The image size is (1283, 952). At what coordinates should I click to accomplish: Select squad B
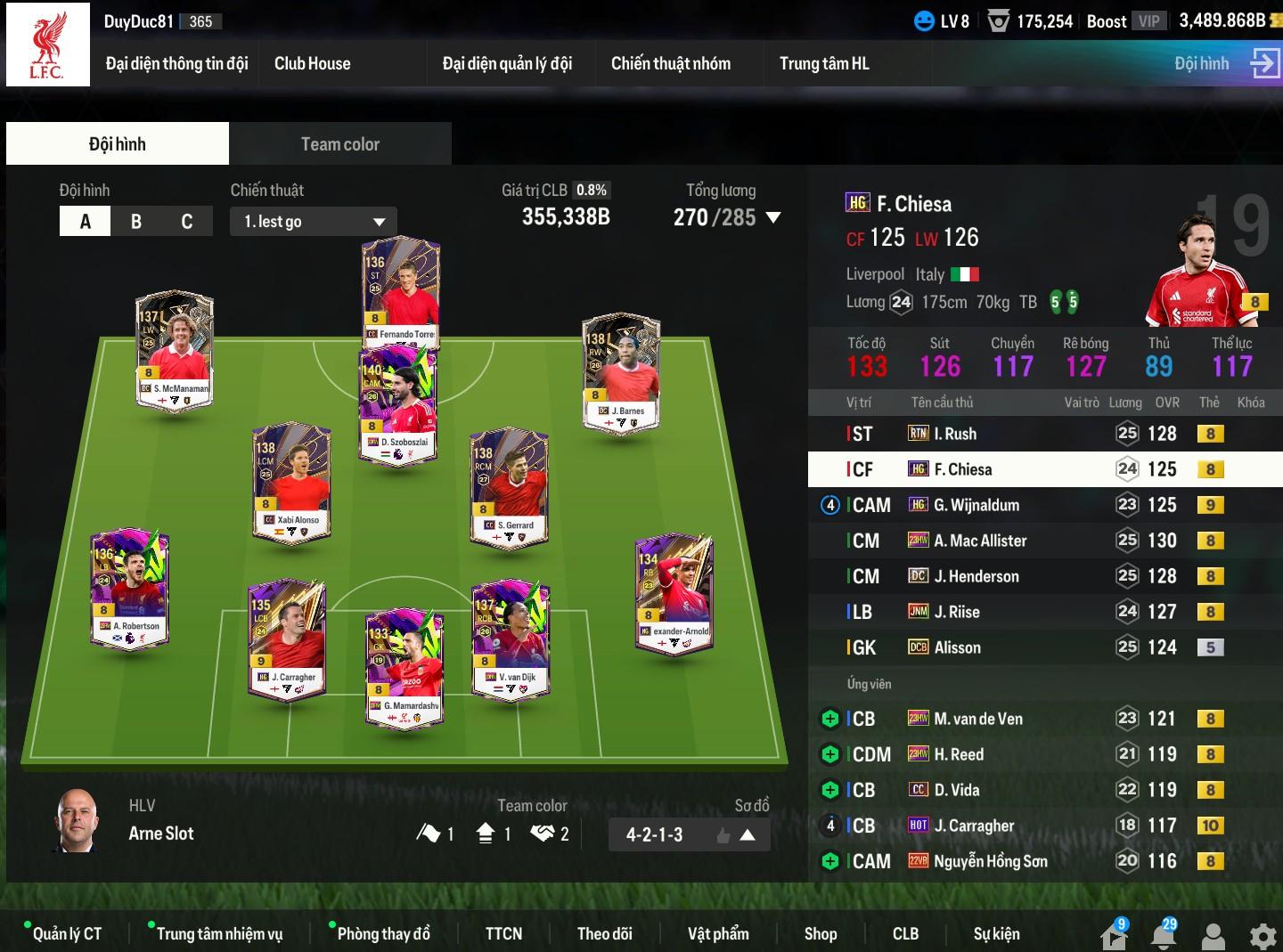136,221
